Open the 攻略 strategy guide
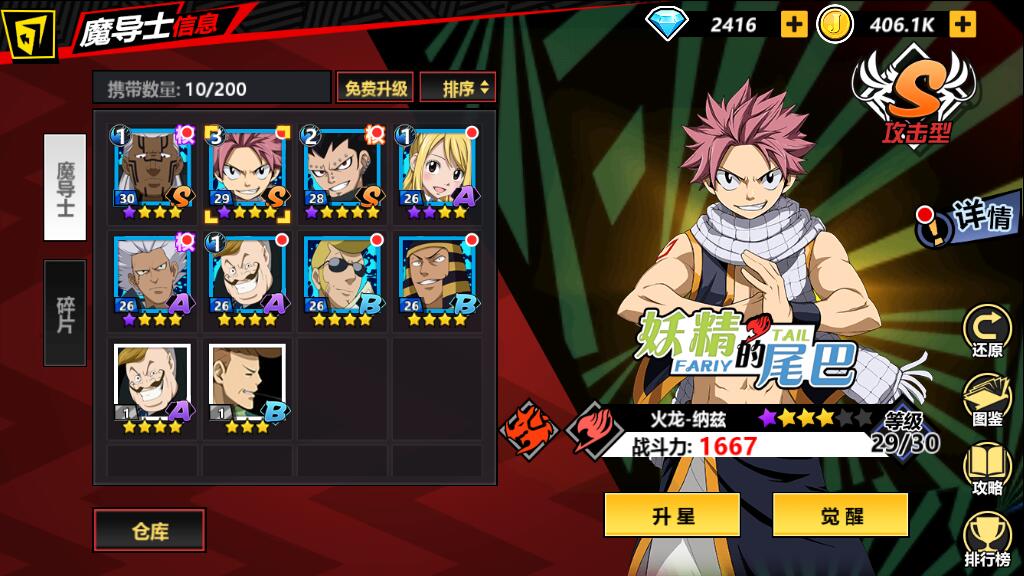Image resolution: width=1024 pixels, height=576 pixels. pyautogui.click(x=986, y=470)
